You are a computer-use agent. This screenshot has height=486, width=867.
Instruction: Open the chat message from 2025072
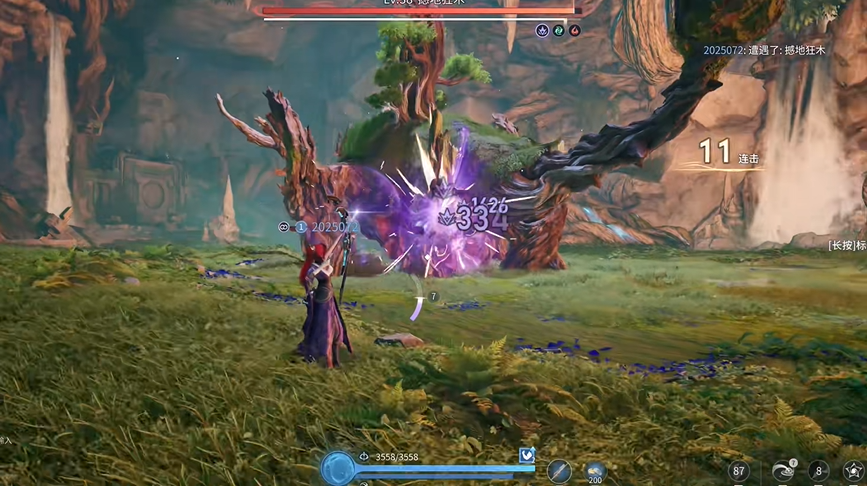pyautogui.click(x=765, y=50)
